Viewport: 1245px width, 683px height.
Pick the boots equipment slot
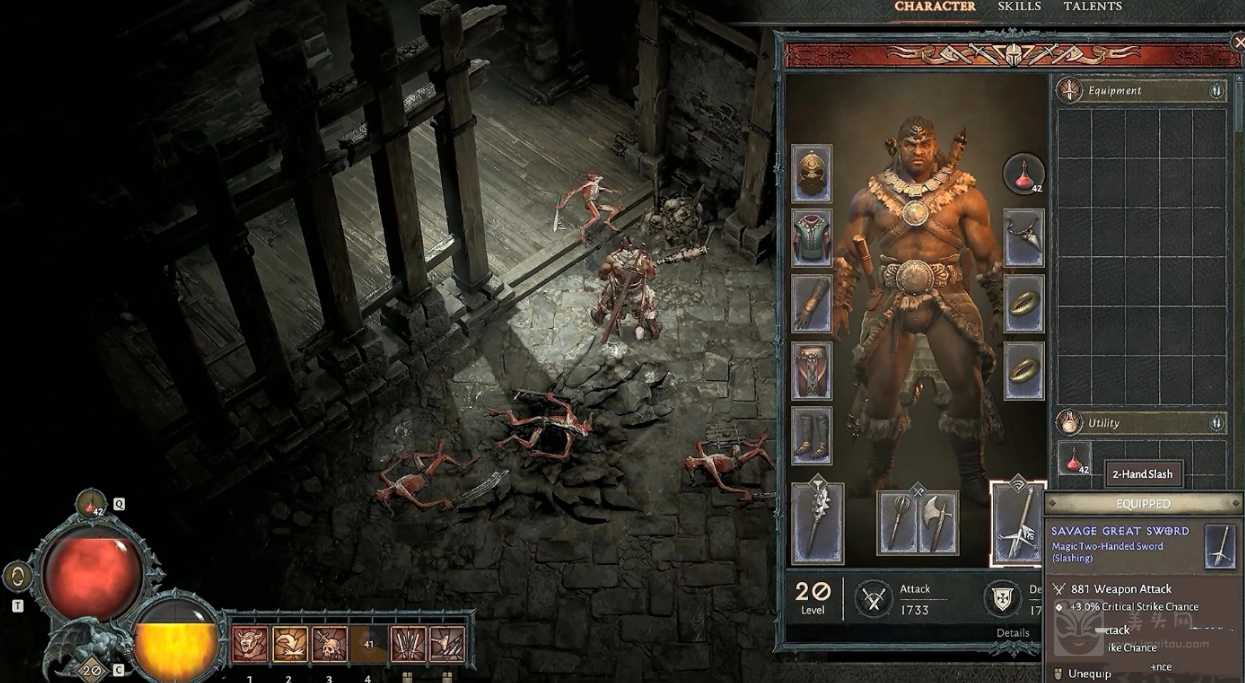click(x=811, y=435)
